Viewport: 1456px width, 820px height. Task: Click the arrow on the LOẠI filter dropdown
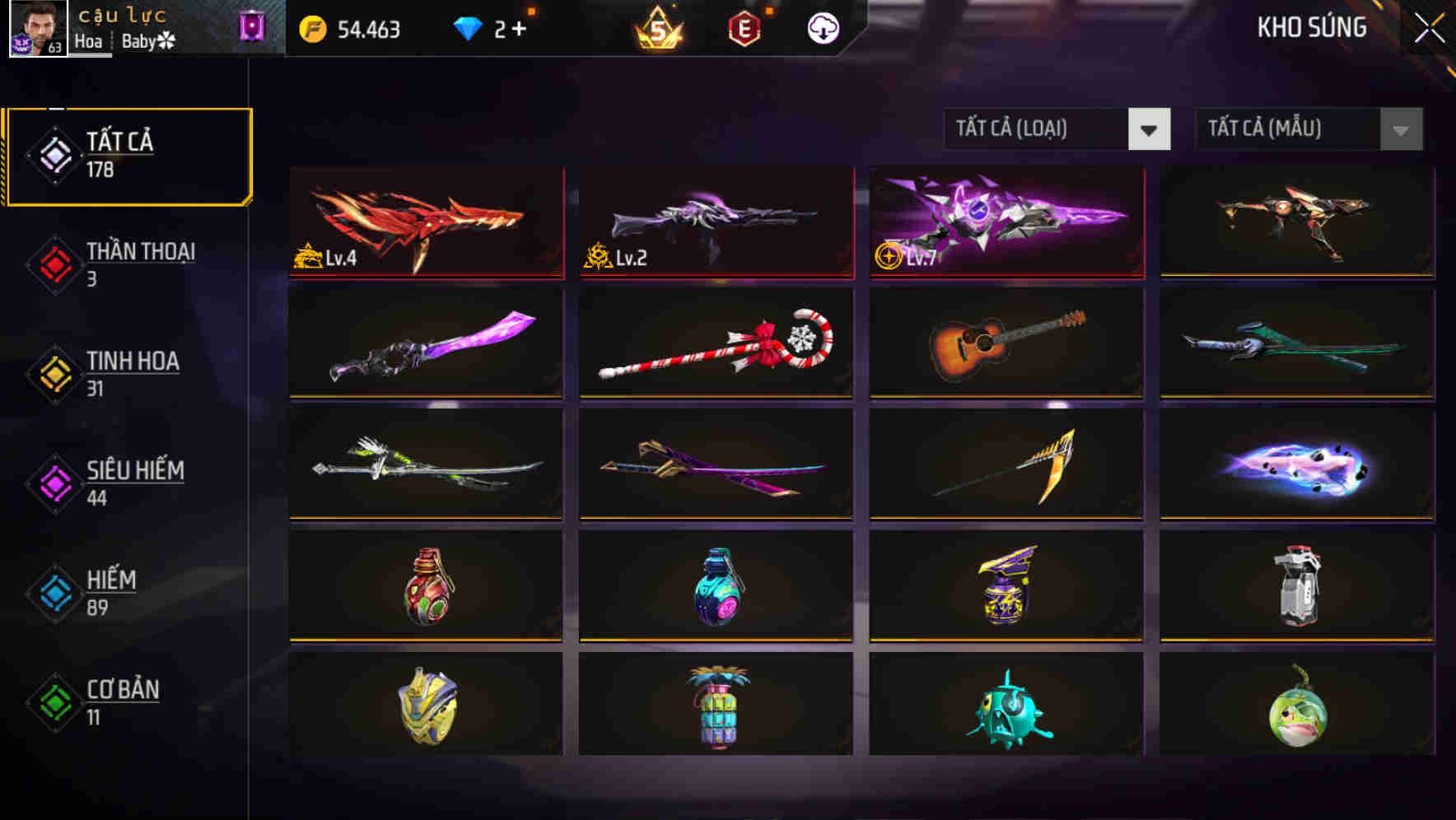[x=1150, y=129]
